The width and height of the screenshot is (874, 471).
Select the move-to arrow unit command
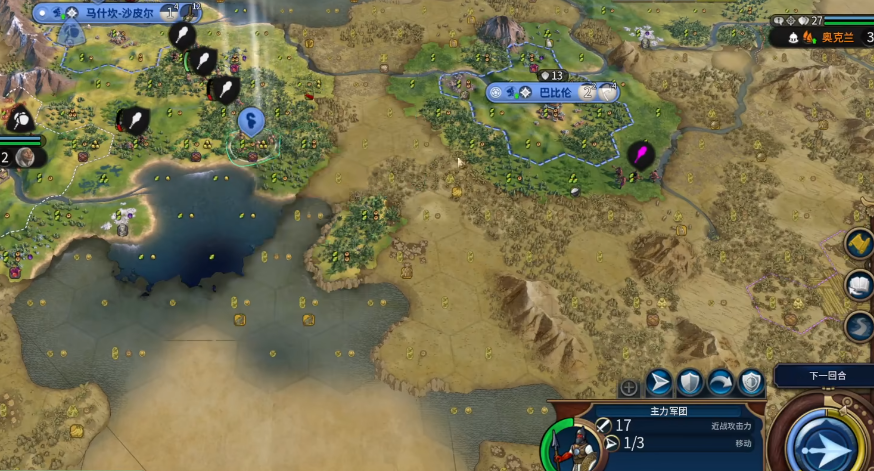(x=659, y=383)
